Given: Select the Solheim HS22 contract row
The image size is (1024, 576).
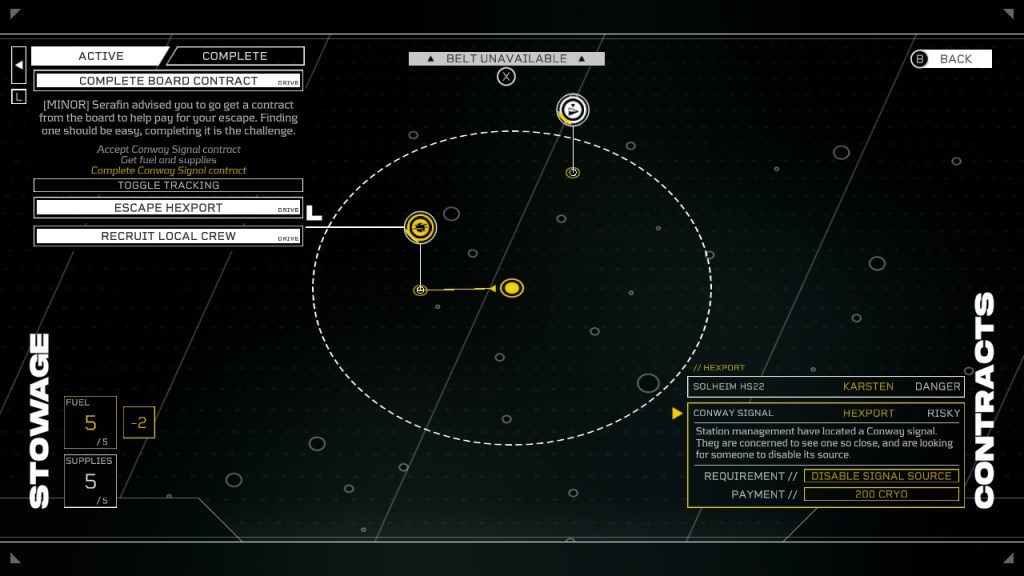Looking at the screenshot, I should pos(825,387).
